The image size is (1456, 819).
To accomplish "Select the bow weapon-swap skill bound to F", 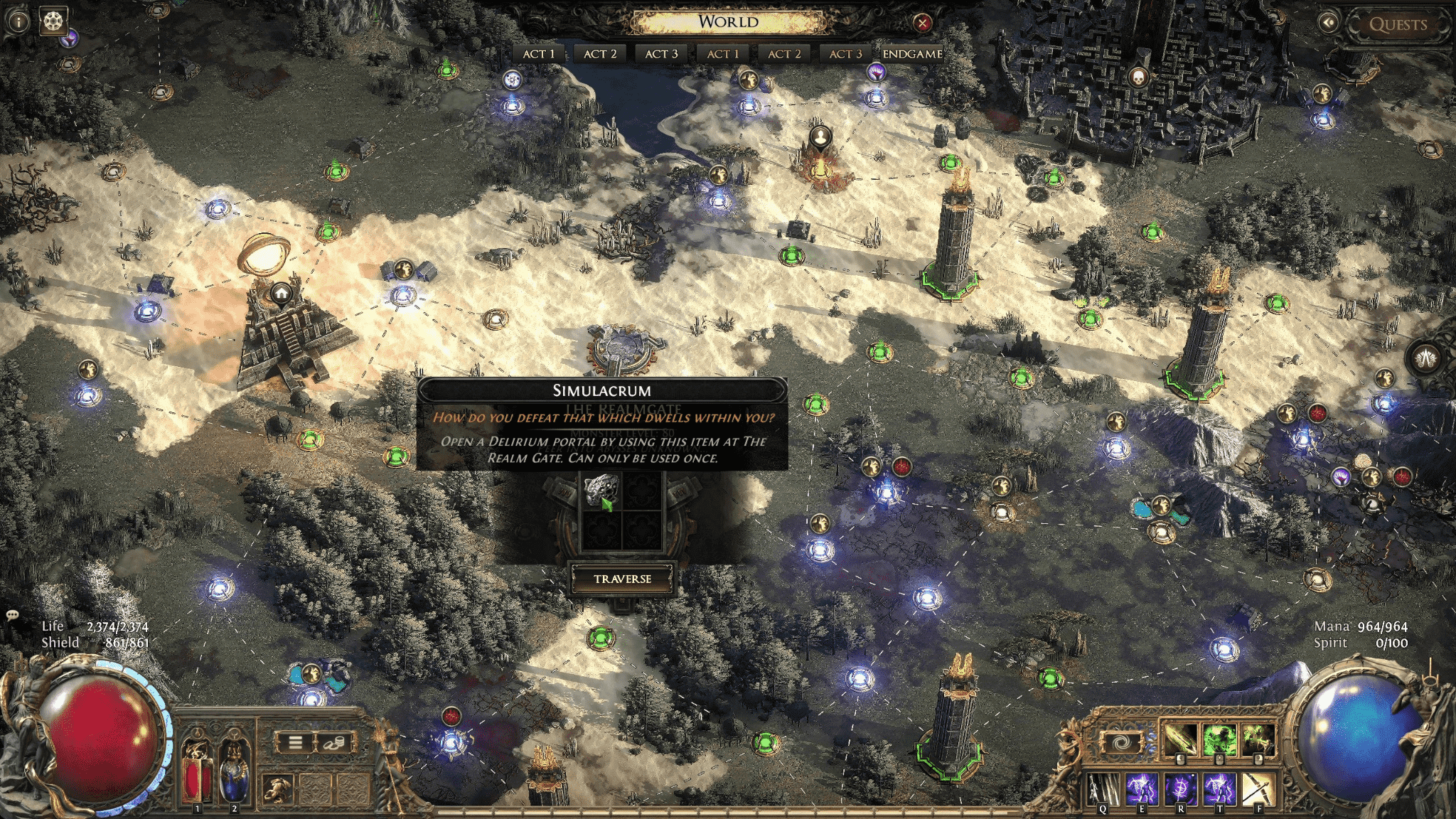I will (1259, 788).
